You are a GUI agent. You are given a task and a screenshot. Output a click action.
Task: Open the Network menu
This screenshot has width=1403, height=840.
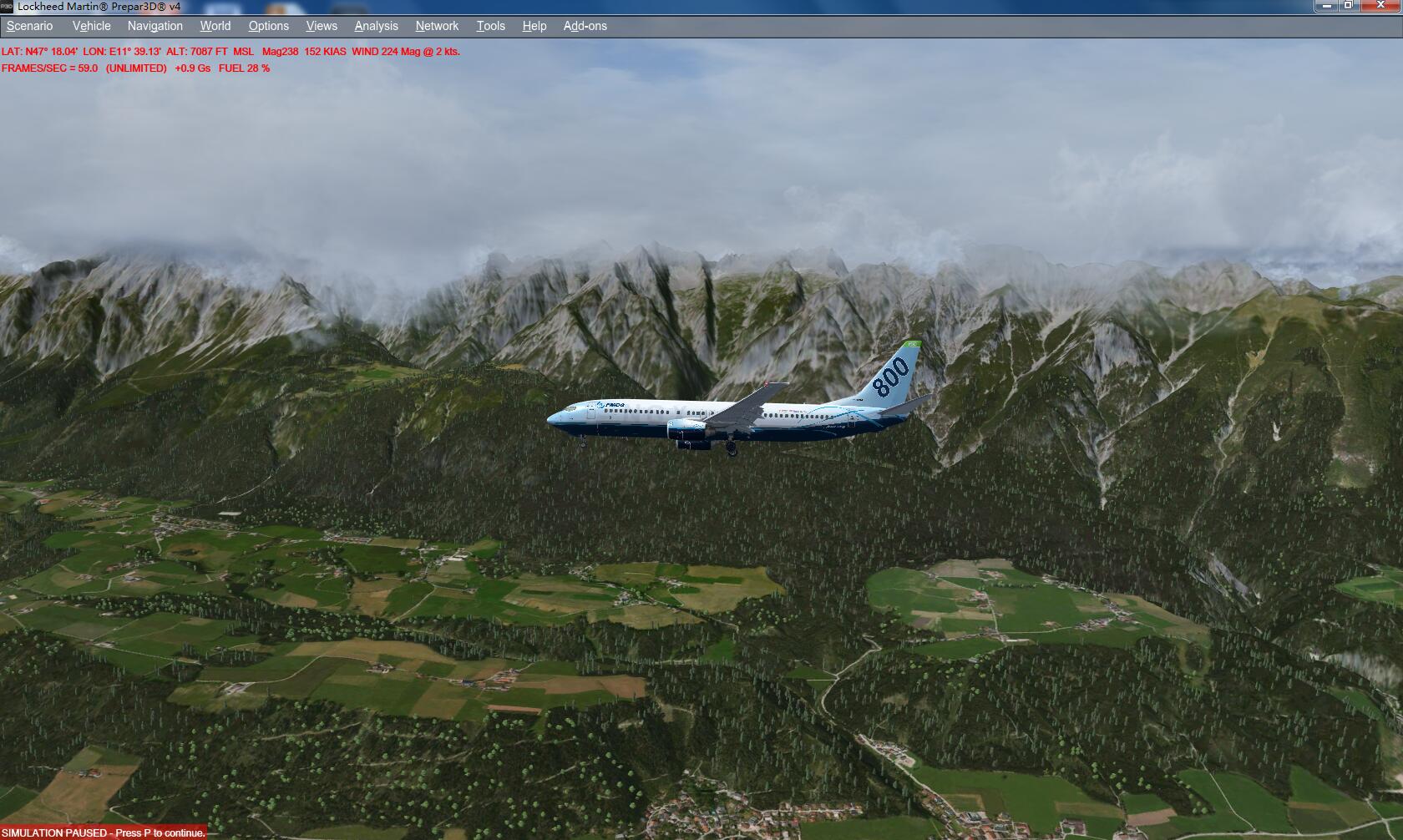click(x=437, y=26)
